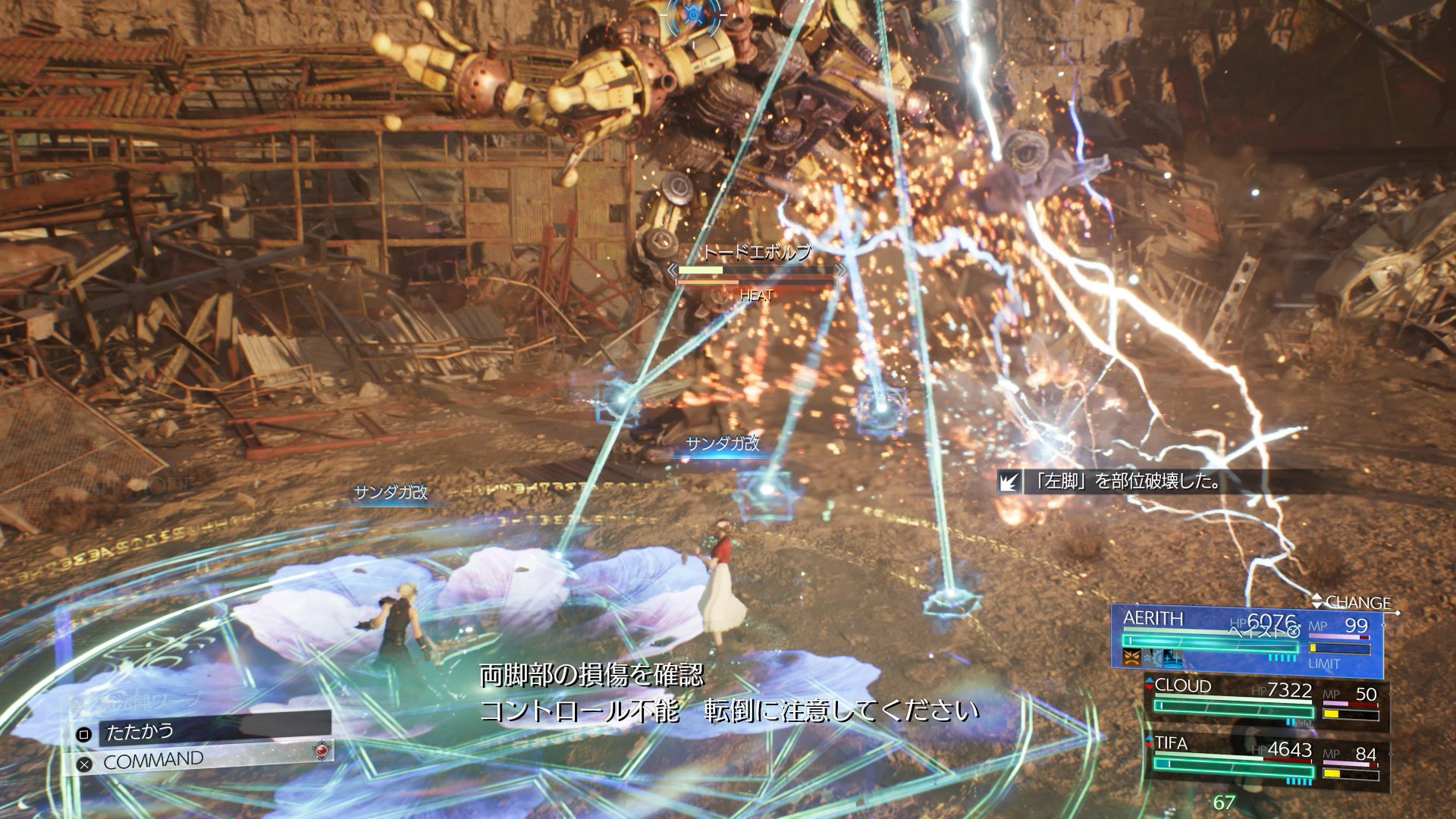Select the たたかう attack command
Viewport: 1456px width, 819px height.
click(x=140, y=732)
